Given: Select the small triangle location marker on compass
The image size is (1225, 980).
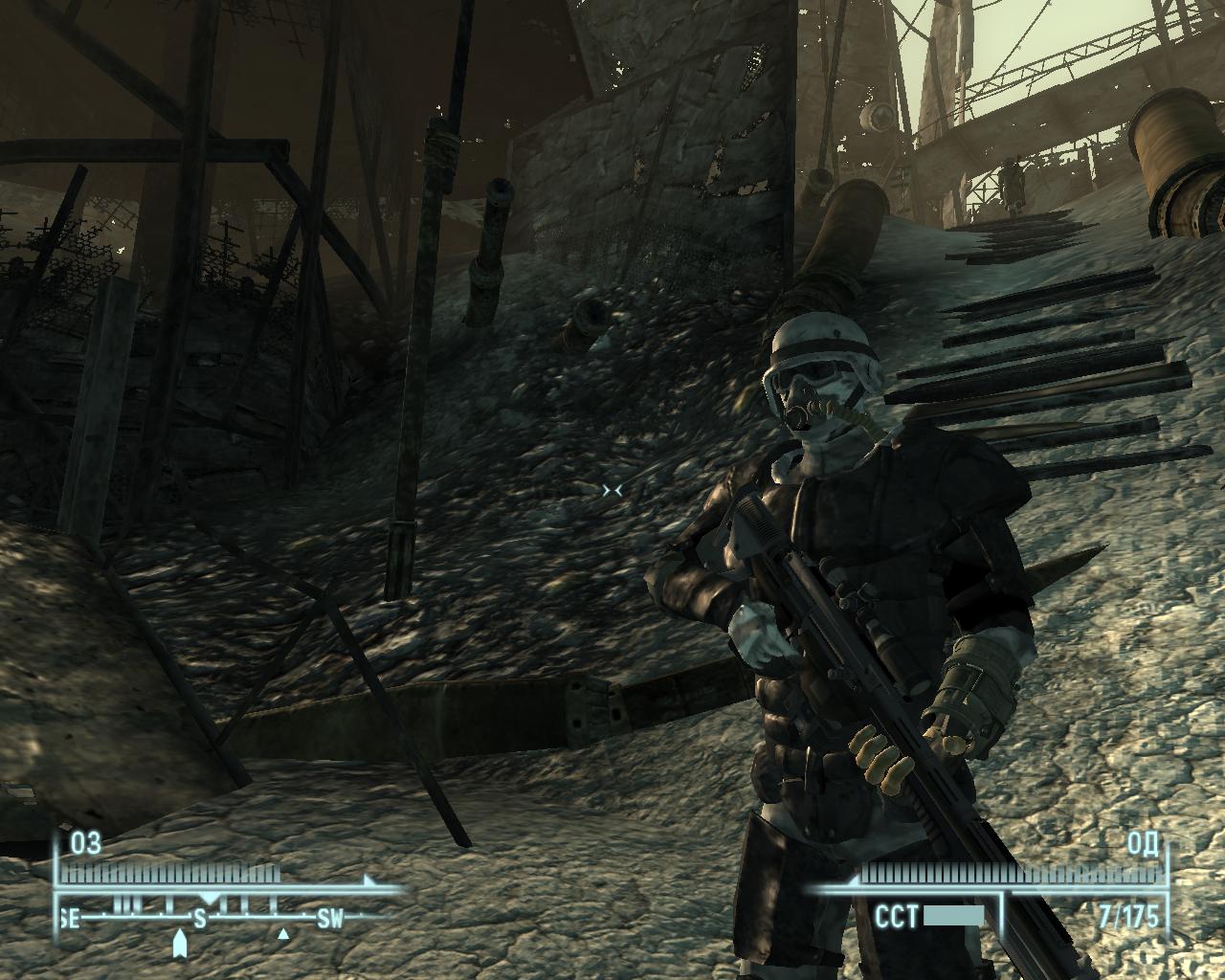Looking at the screenshot, I should [x=283, y=934].
